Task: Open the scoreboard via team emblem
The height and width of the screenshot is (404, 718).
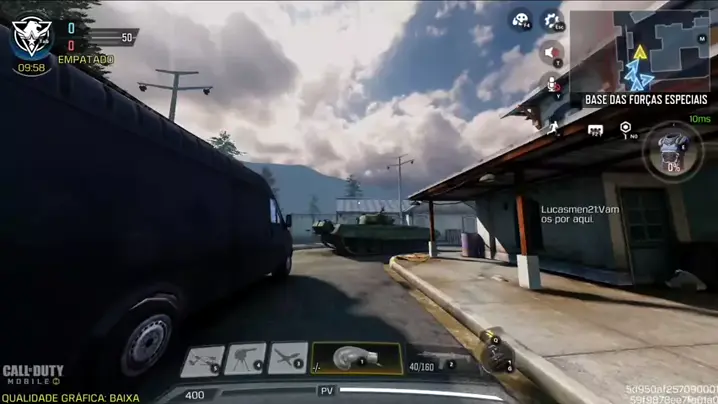Action: 31,36
